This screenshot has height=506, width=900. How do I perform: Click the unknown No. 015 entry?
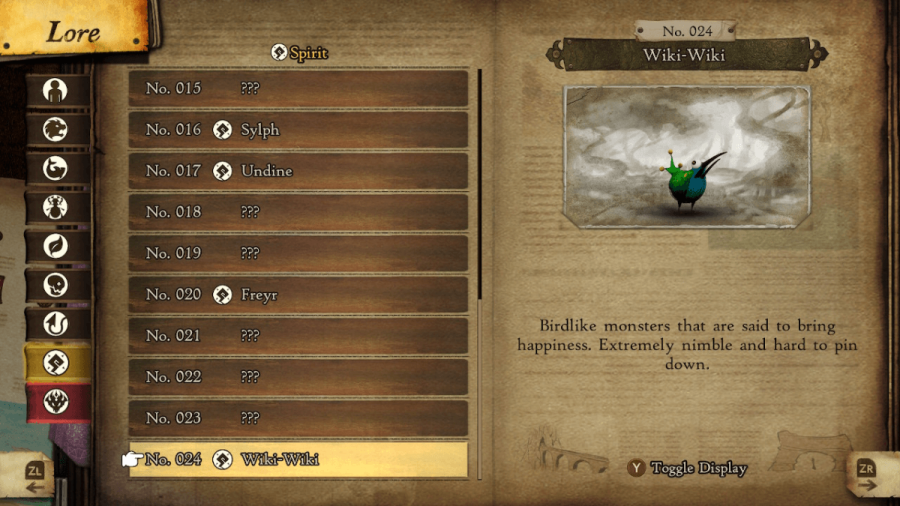point(298,88)
